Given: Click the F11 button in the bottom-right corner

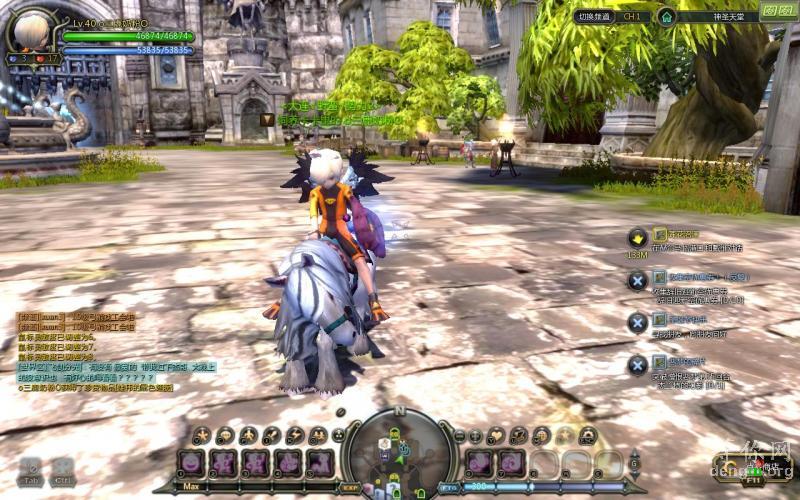Looking at the screenshot, I should coord(753,479).
